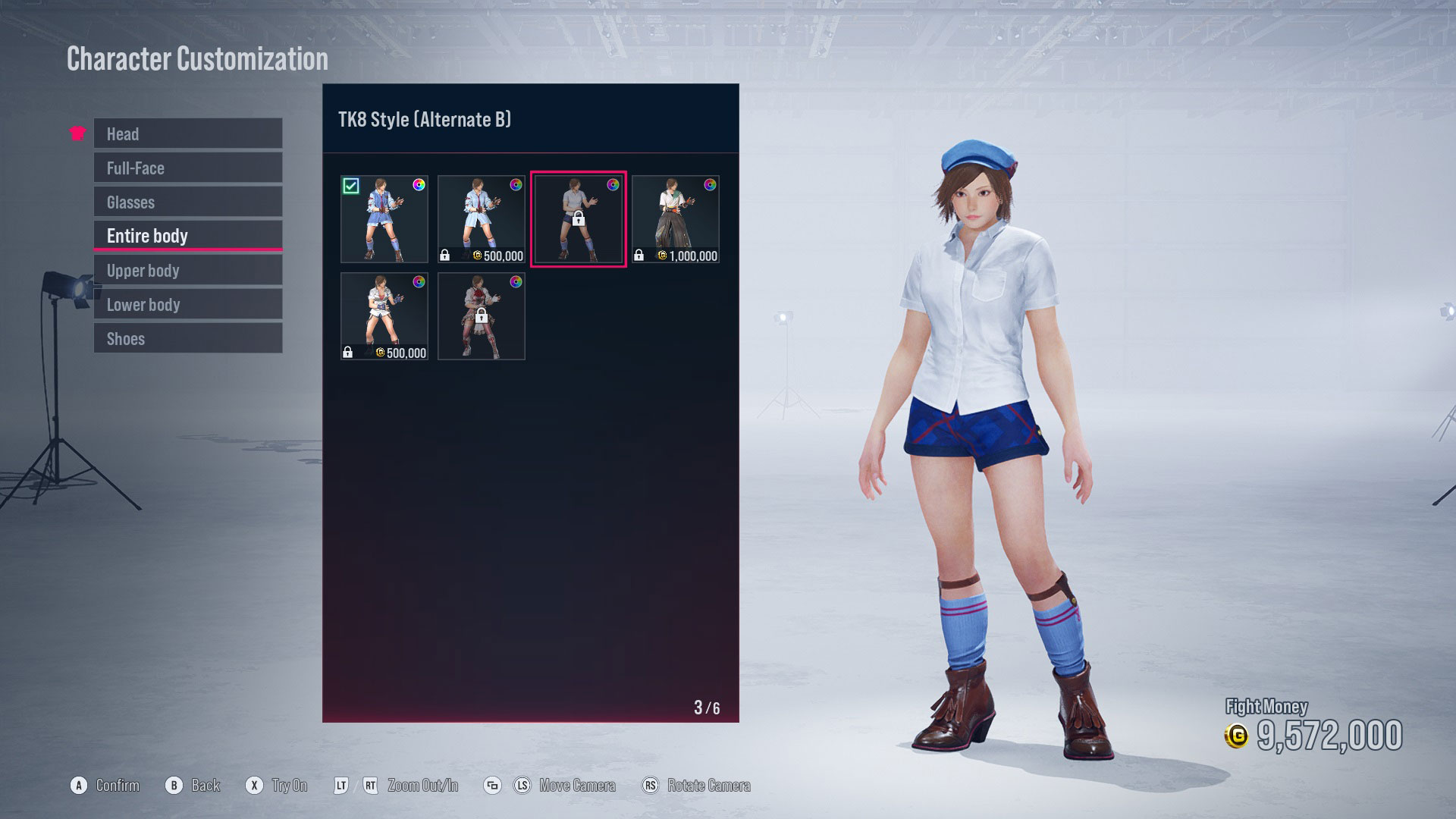Click Try On in the bottom bar
Image resolution: width=1456 pixels, height=819 pixels.
pyautogui.click(x=287, y=786)
